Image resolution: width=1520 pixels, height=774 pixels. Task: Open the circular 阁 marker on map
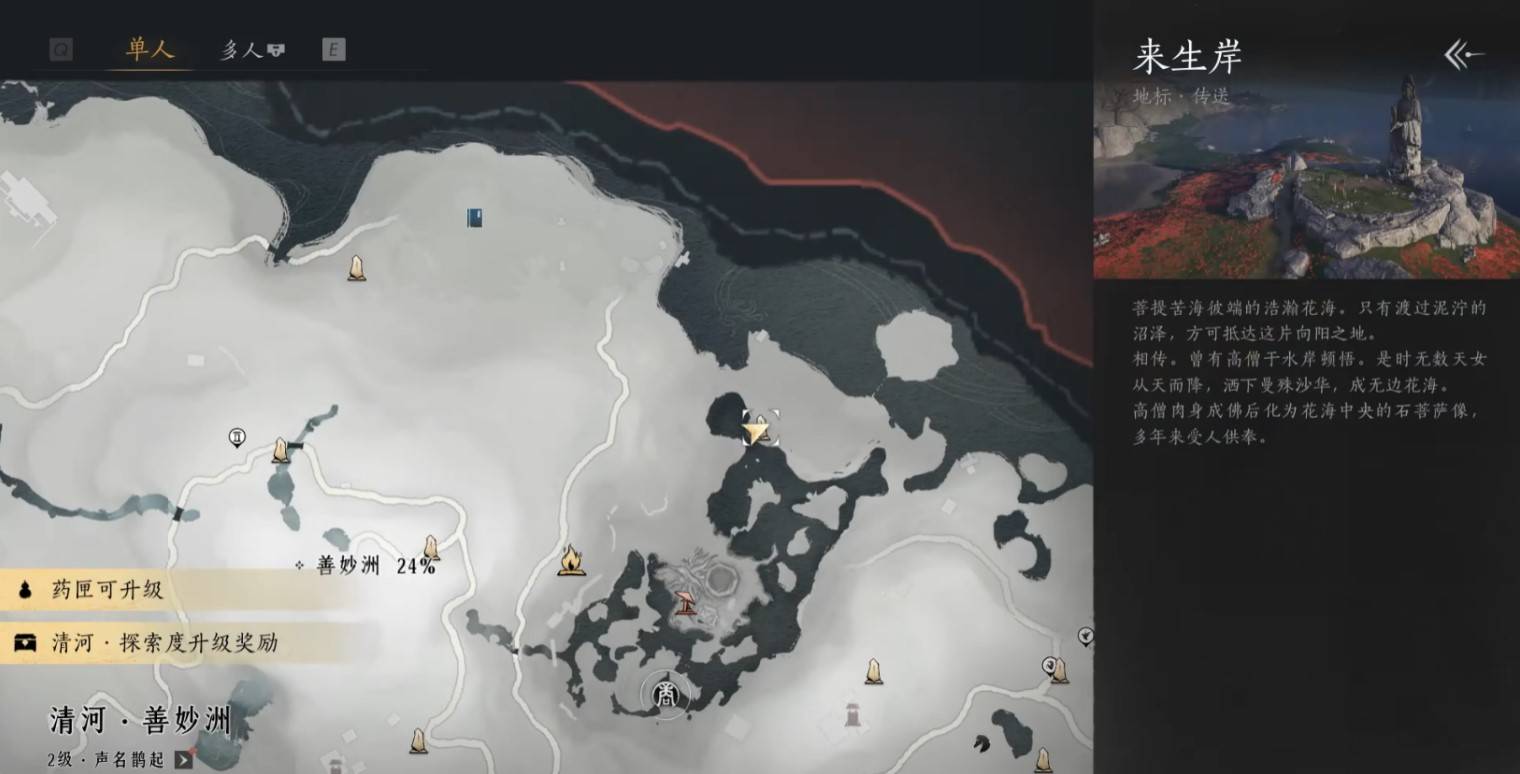[x=666, y=696]
